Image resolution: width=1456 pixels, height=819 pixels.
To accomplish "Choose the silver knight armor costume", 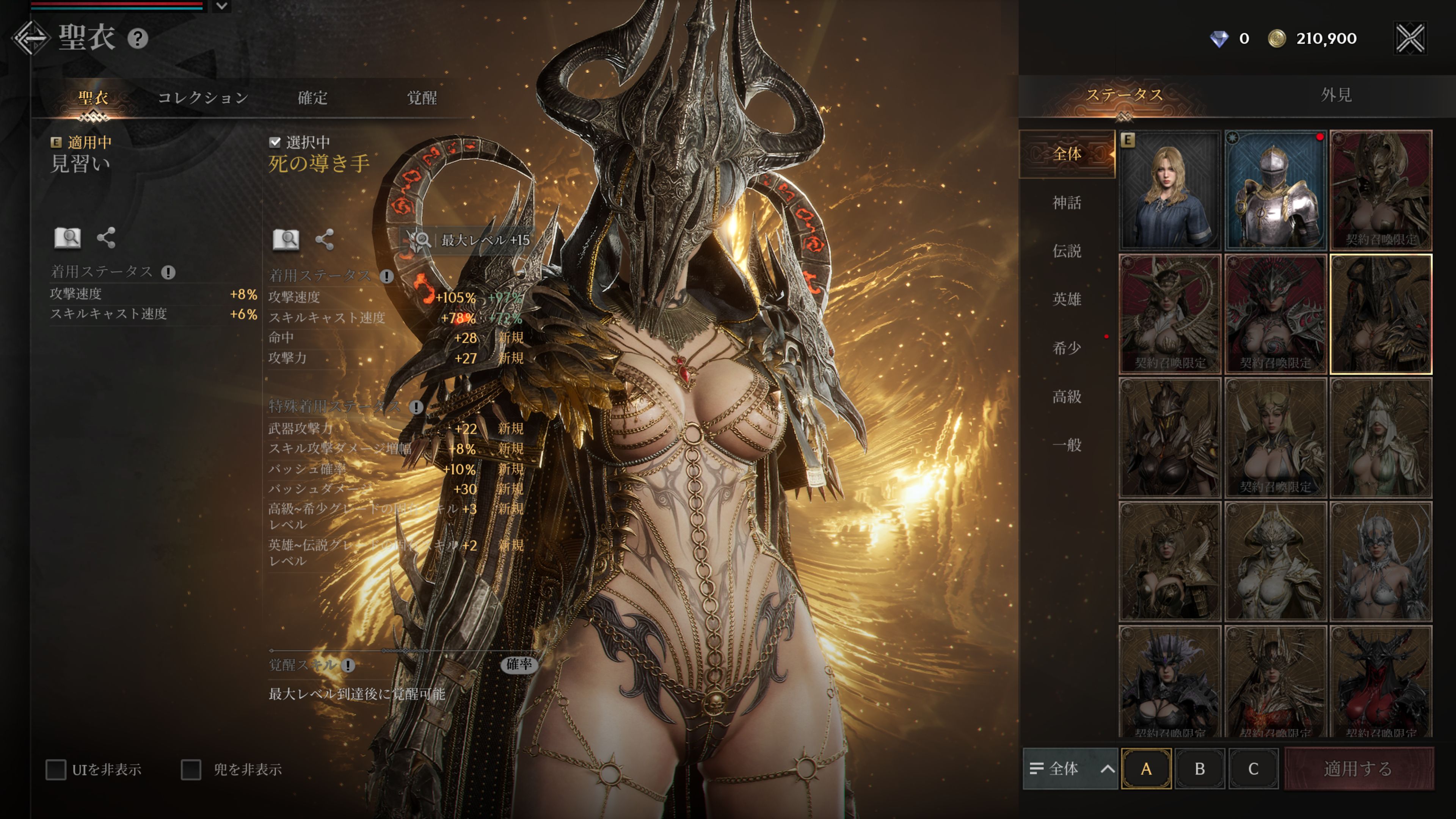I will click(x=1275, y=190).
